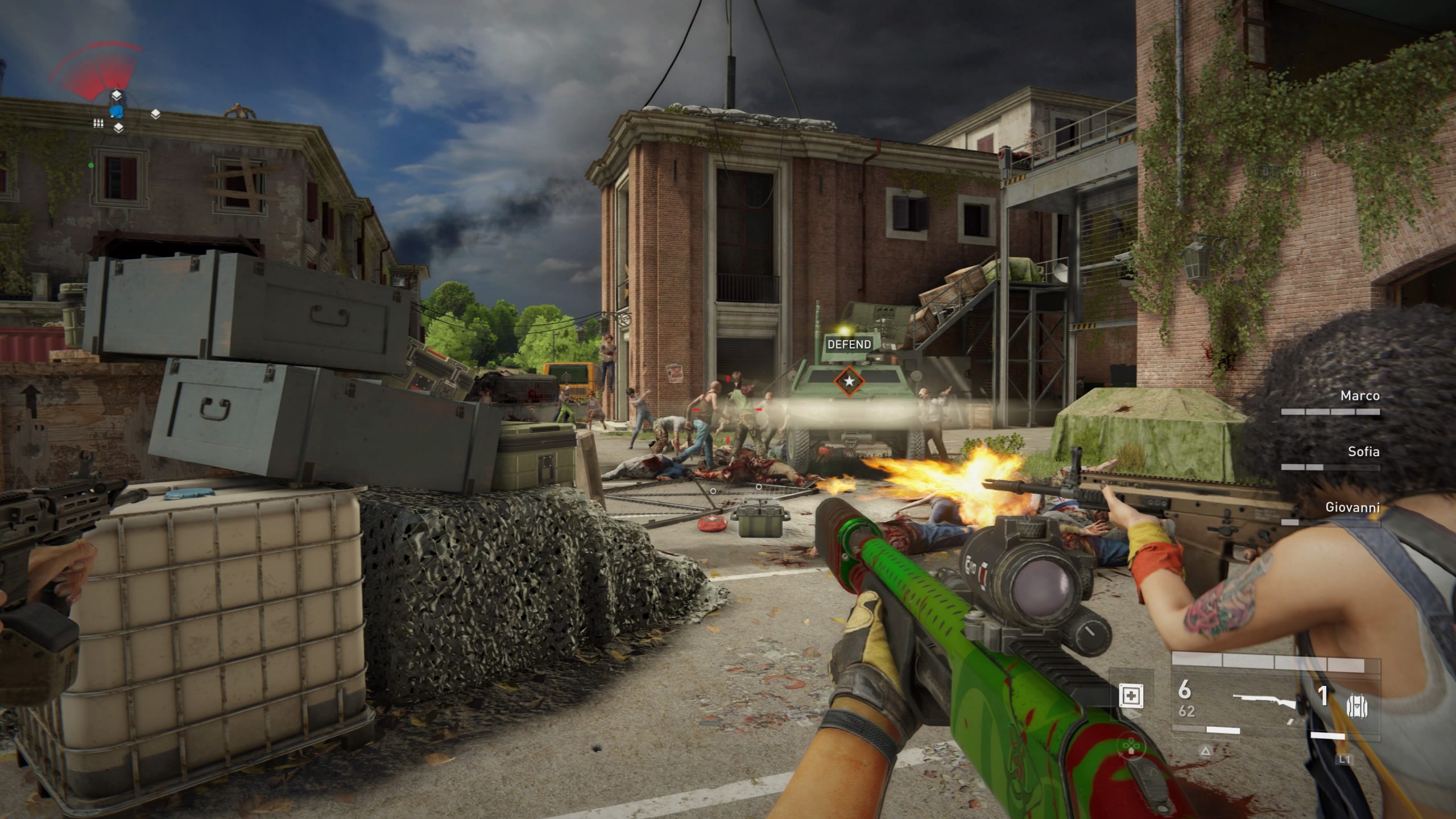1456x819 pixels.
Task: Click the bullets pickup icon on the minimap
Action: point(98,123)
